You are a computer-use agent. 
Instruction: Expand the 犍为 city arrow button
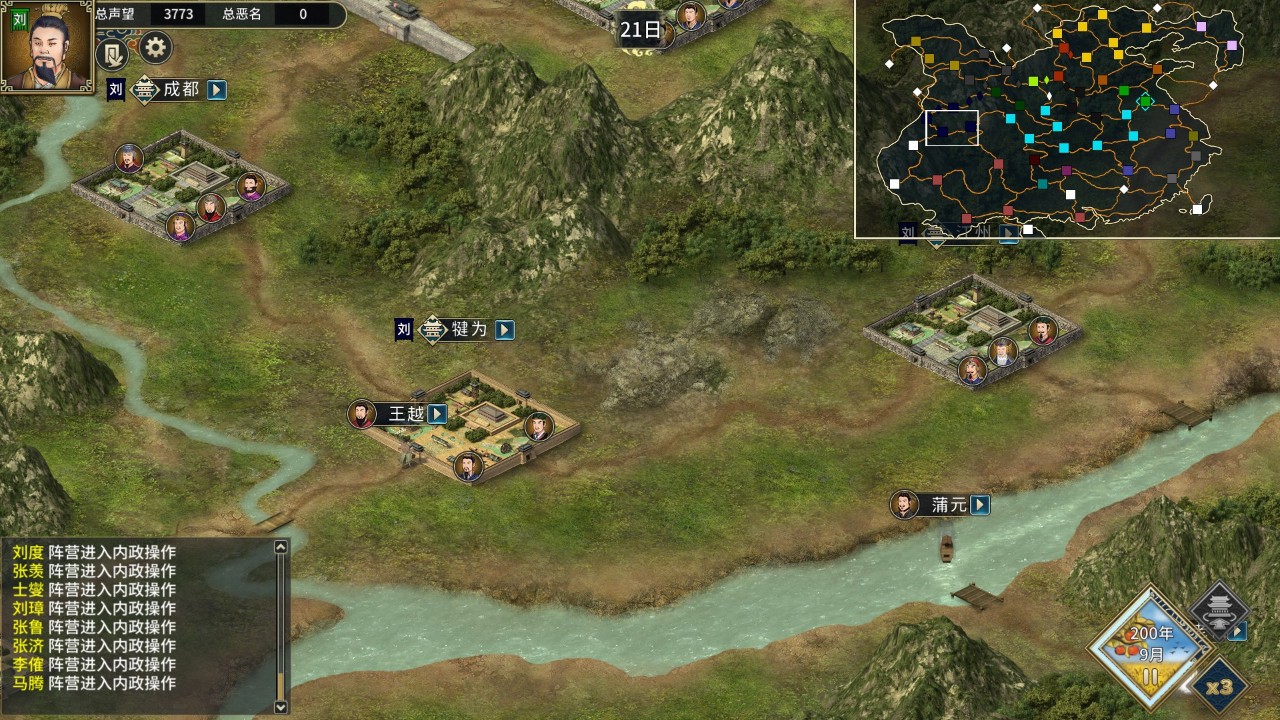(x=505, y=330)
